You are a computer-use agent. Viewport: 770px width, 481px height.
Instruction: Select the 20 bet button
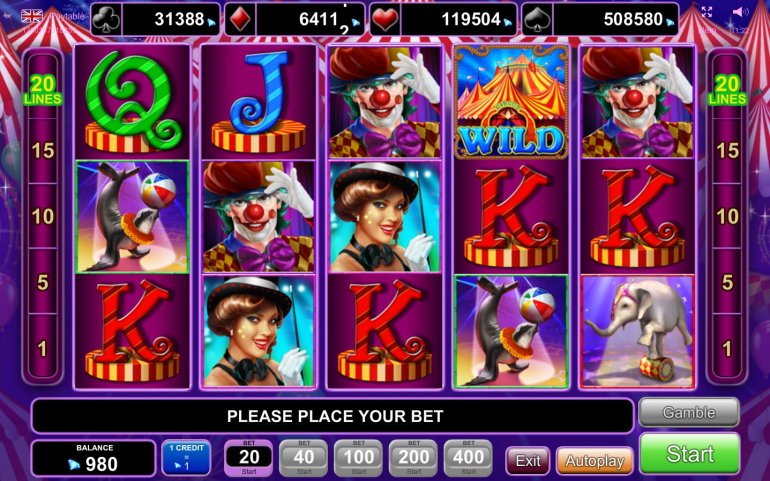coord(248,458)
